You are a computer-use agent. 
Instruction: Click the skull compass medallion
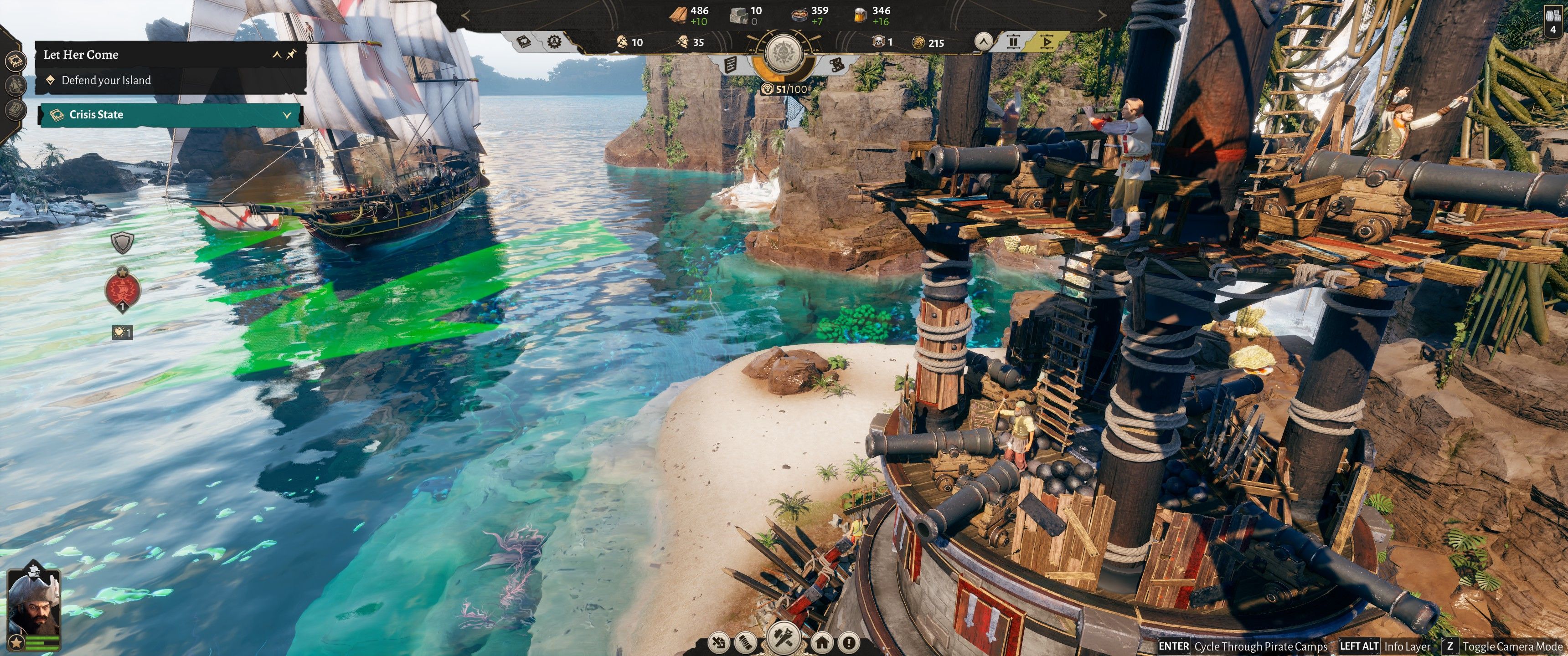click(784, 54)
